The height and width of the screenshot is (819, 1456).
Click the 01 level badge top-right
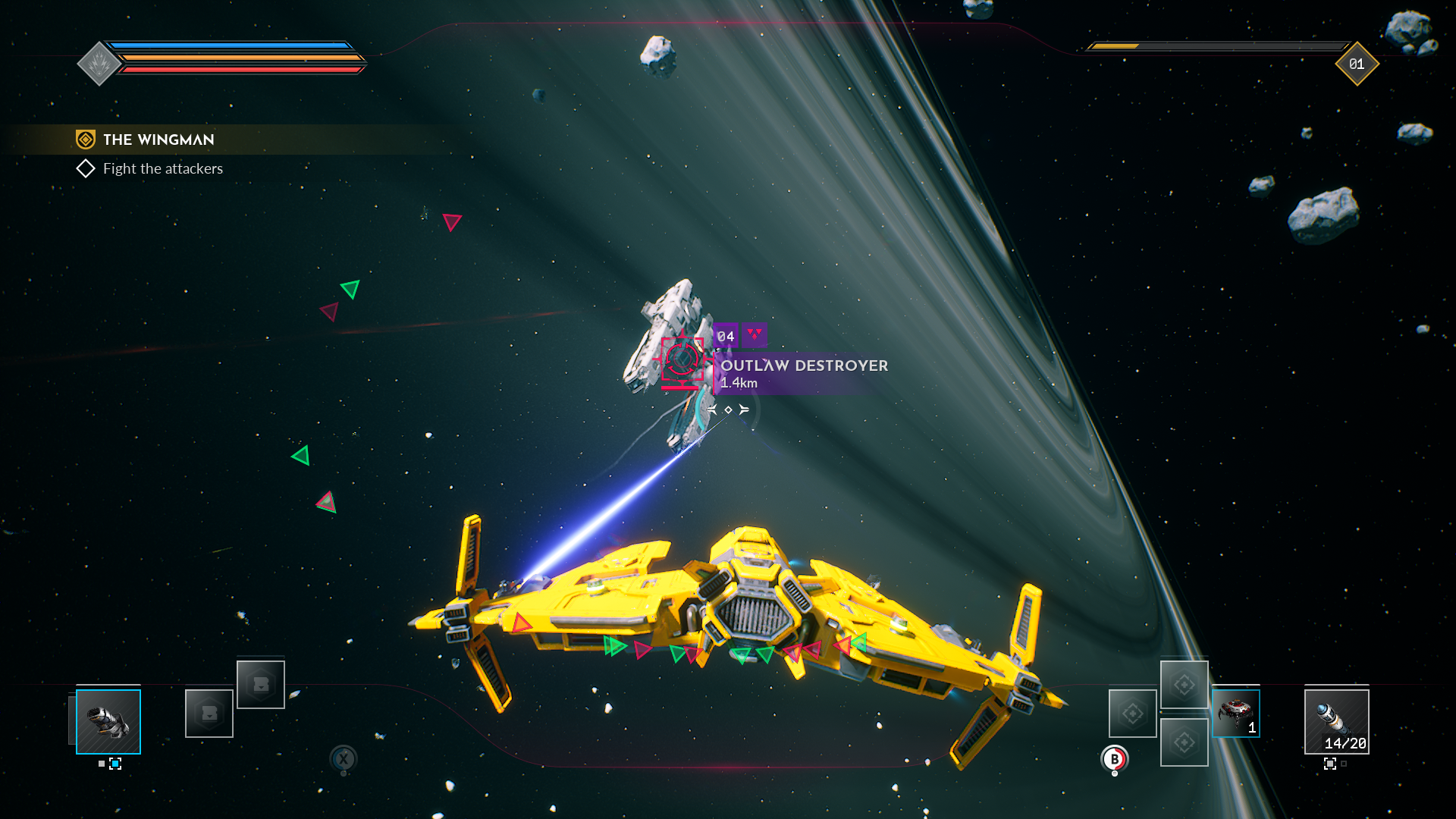pos(1357,64)
